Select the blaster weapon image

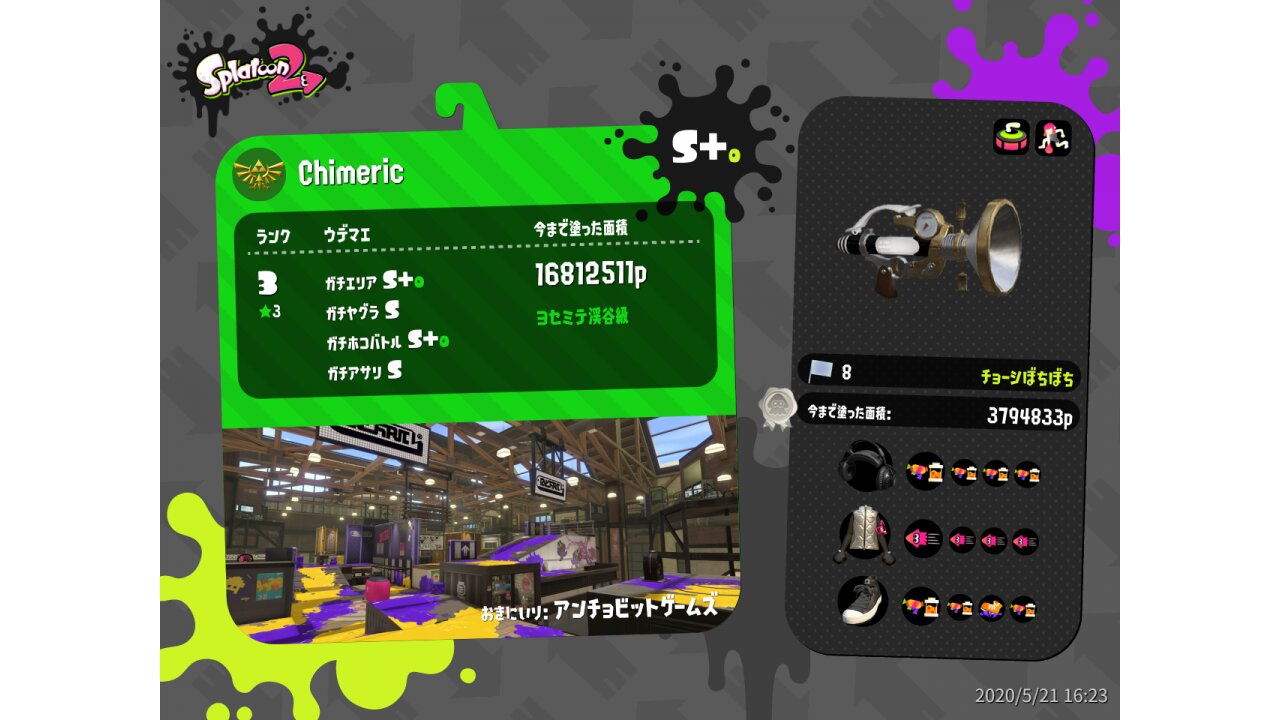tap(930, 243)
